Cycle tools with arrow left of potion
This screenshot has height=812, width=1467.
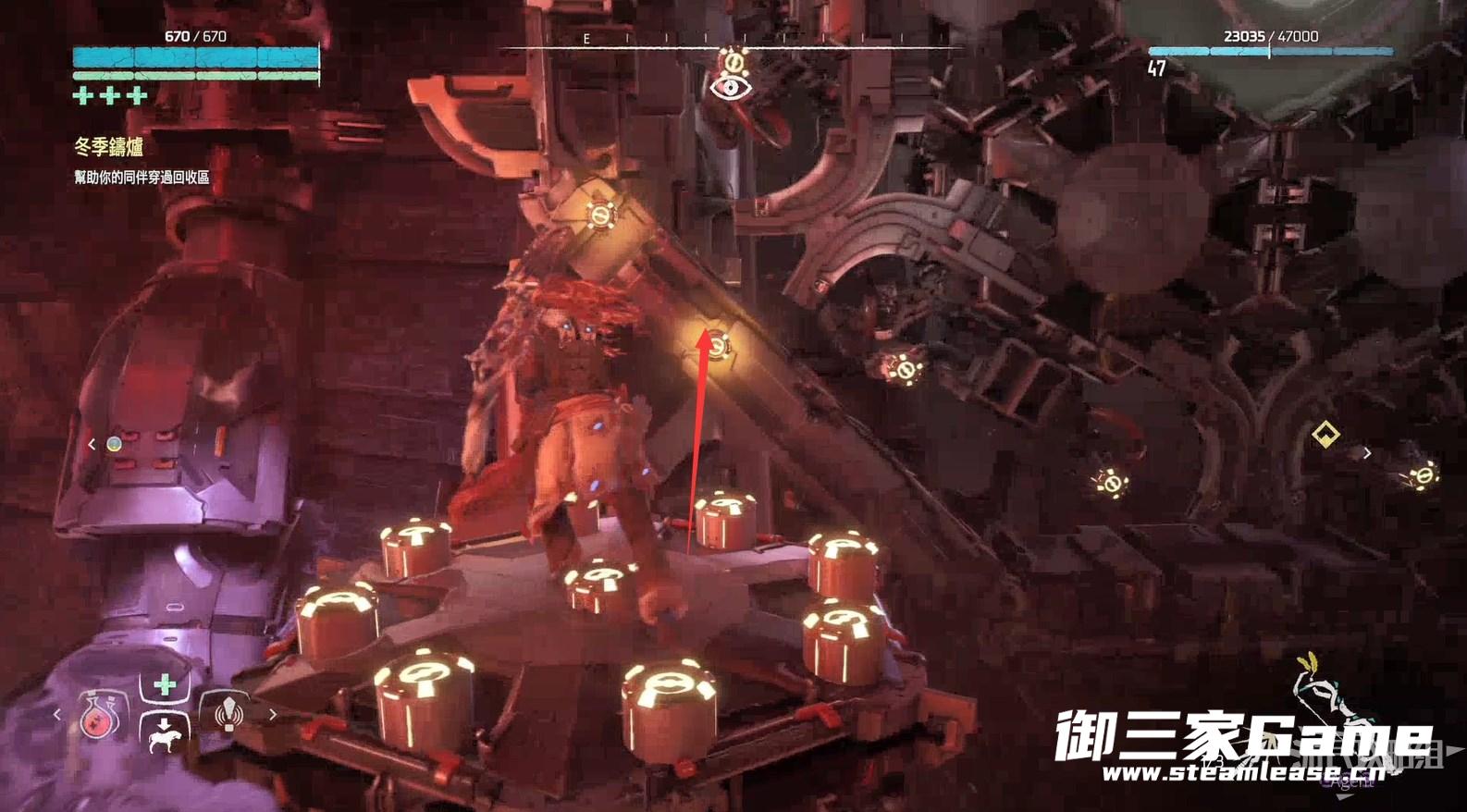[57, 714]
